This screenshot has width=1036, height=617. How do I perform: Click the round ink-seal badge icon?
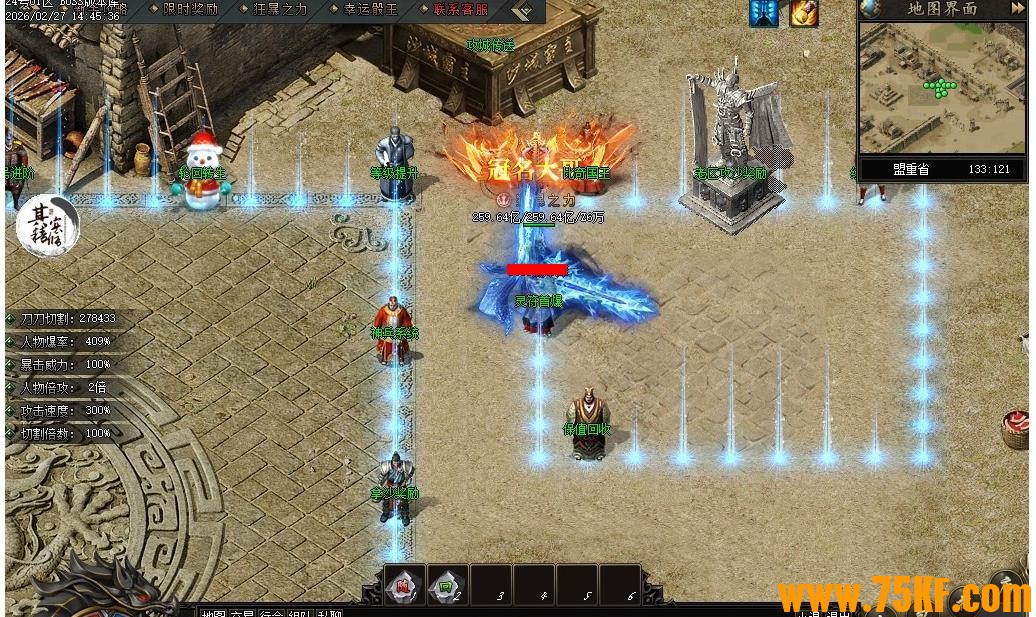47,226
